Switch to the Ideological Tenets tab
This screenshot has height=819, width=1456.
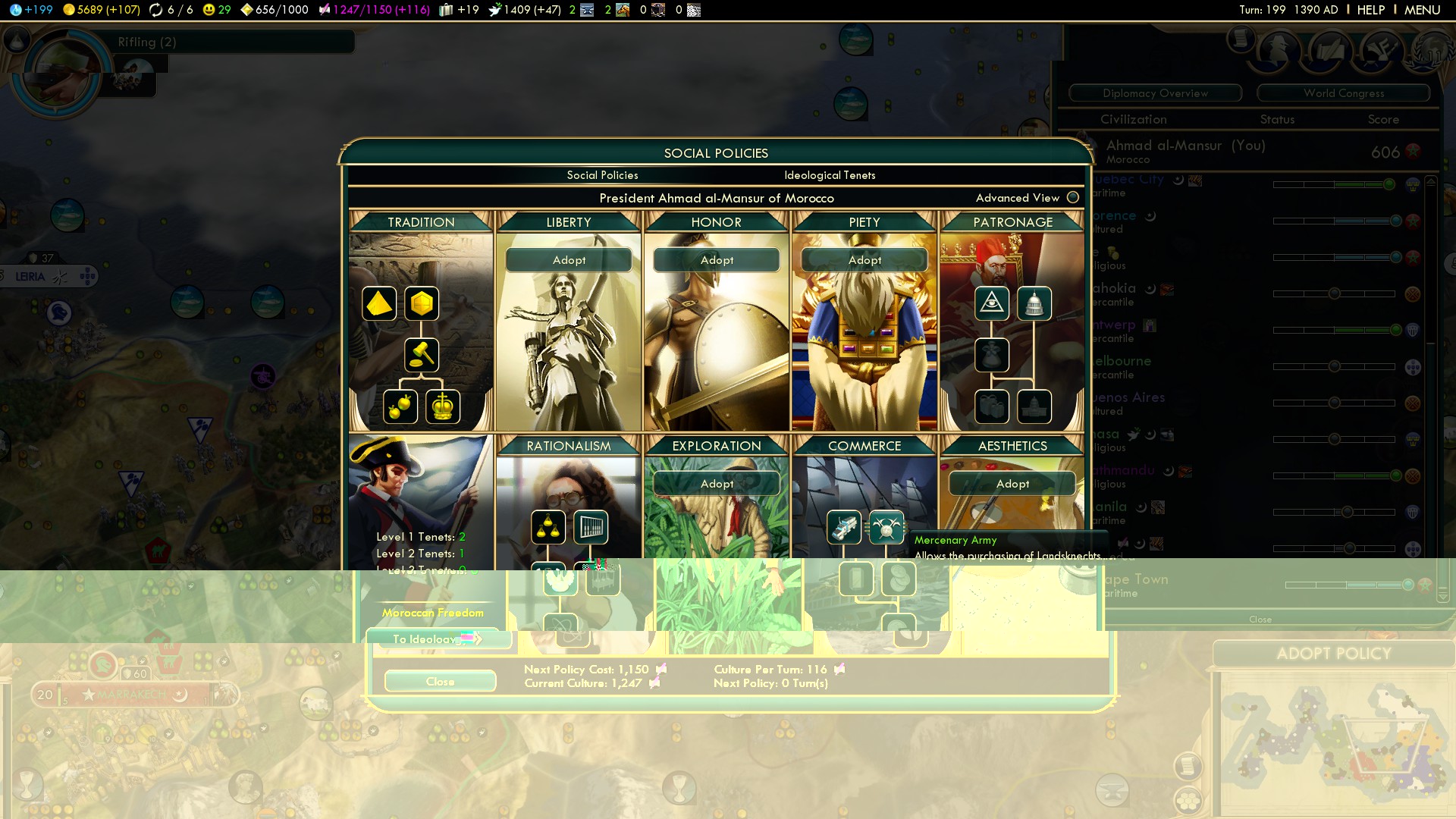pos(830,175)
